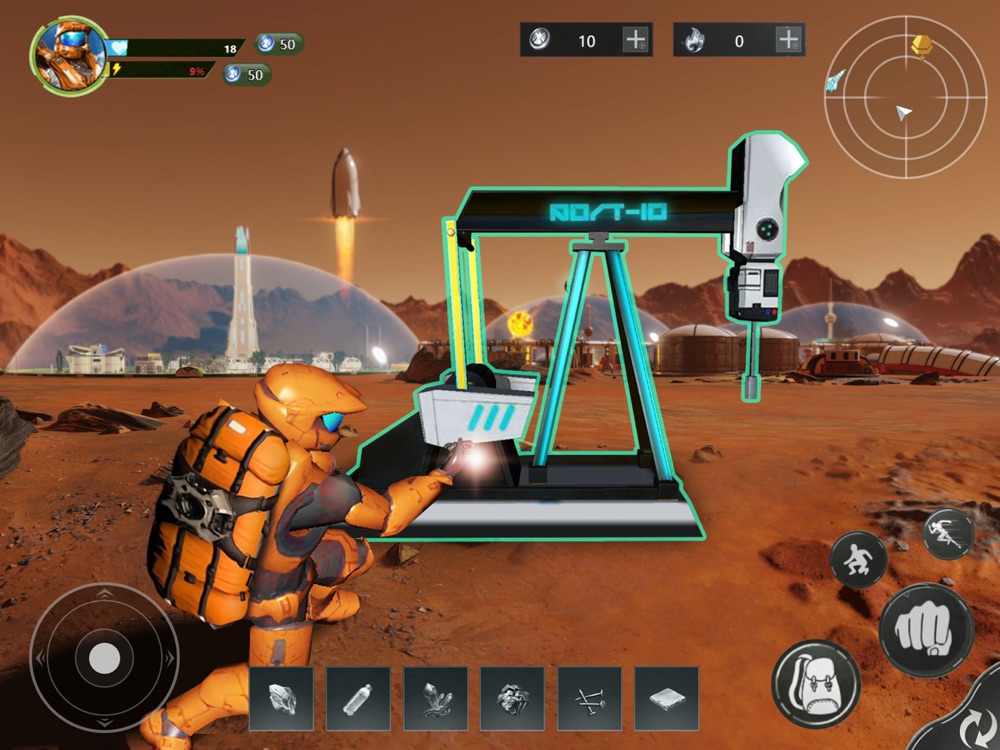
Task: Tap the crouch action button
Action: tap(858, 560)
